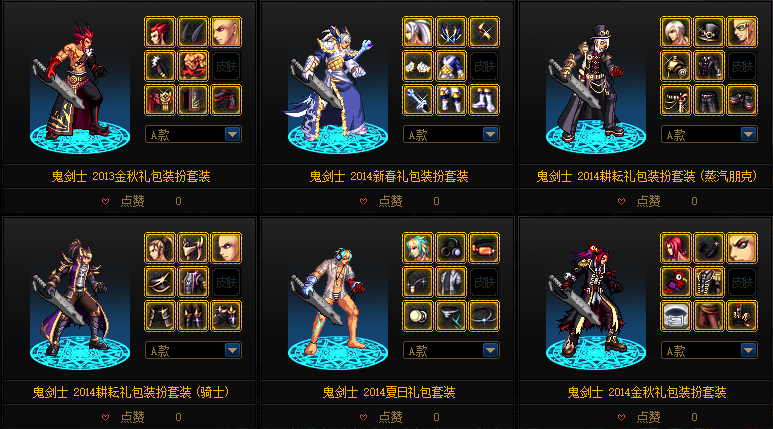View the 2014金秋 set character preview
This screenshot has width=773, height=429.
(590, 300)
